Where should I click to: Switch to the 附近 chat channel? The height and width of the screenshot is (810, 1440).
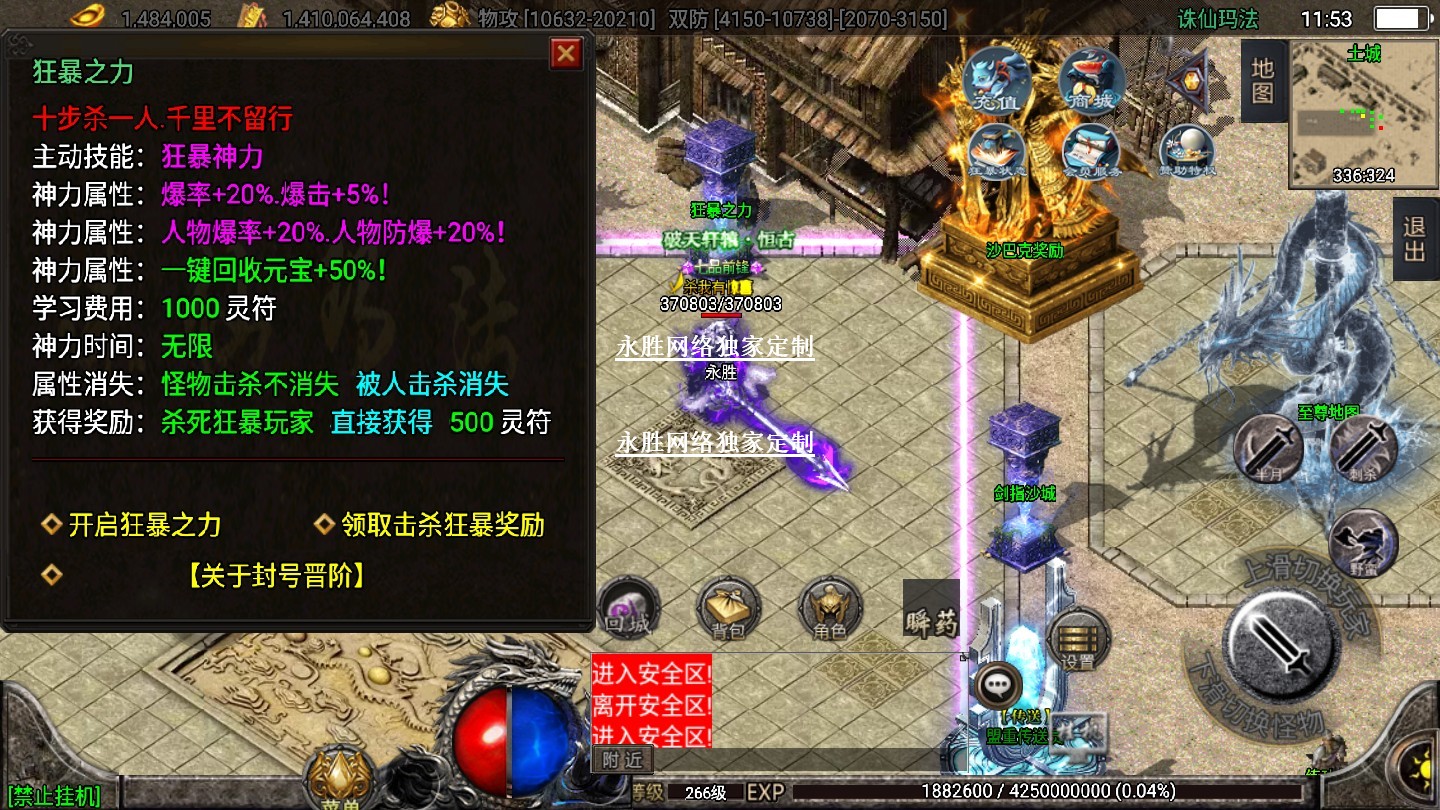622,760
